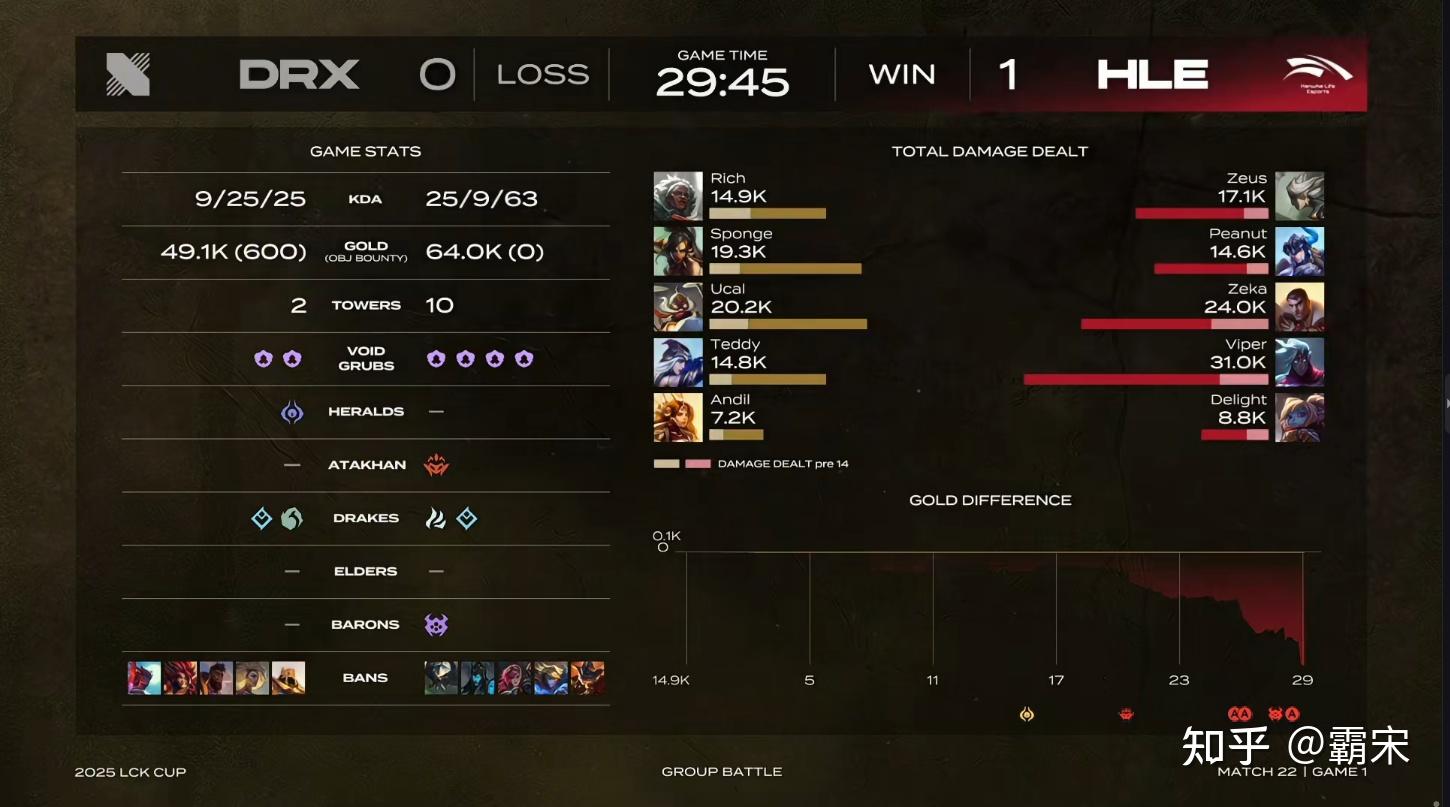1450x807 pixels.
Task: Click the Hanwha Life Esports logo
Action: tap(1317, 75)
